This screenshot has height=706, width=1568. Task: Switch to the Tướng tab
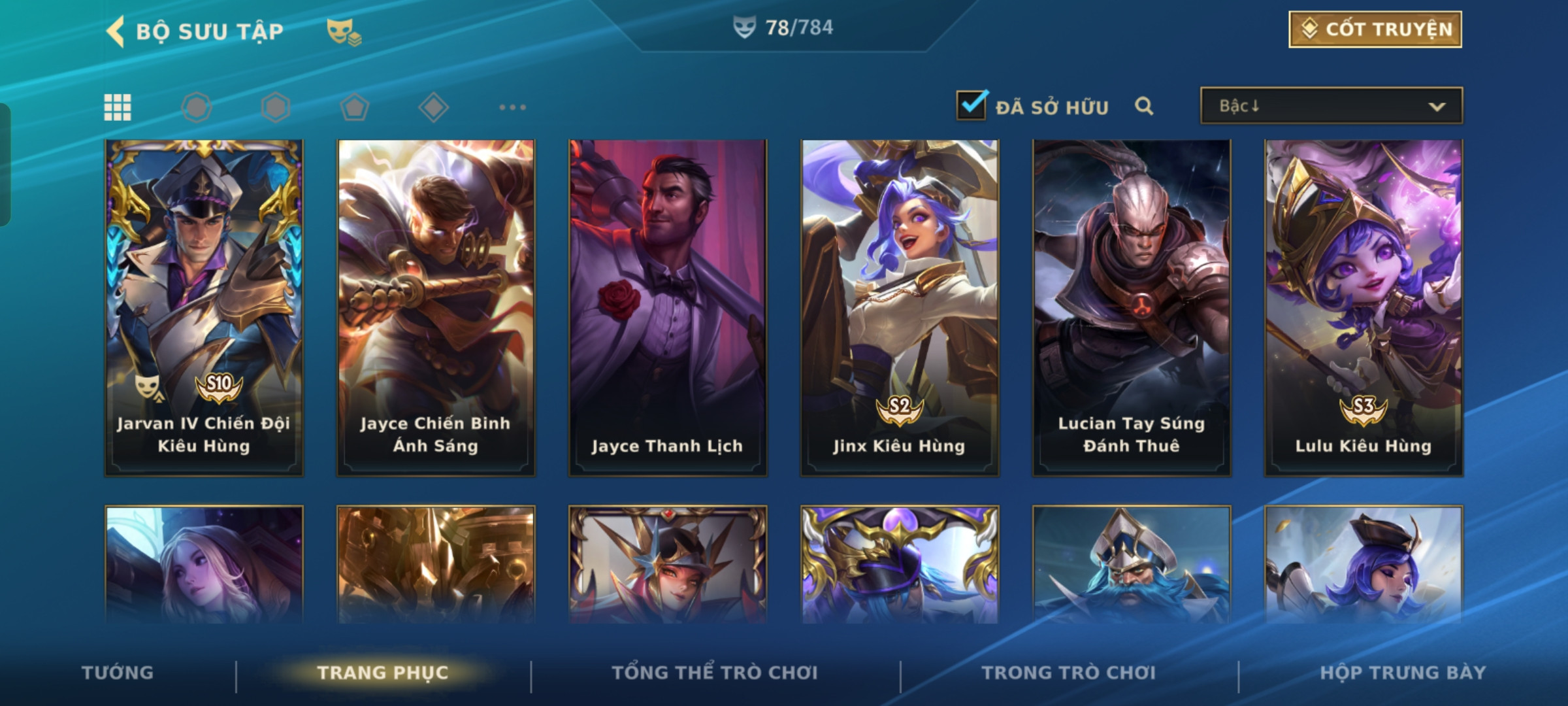pos(118,673)
